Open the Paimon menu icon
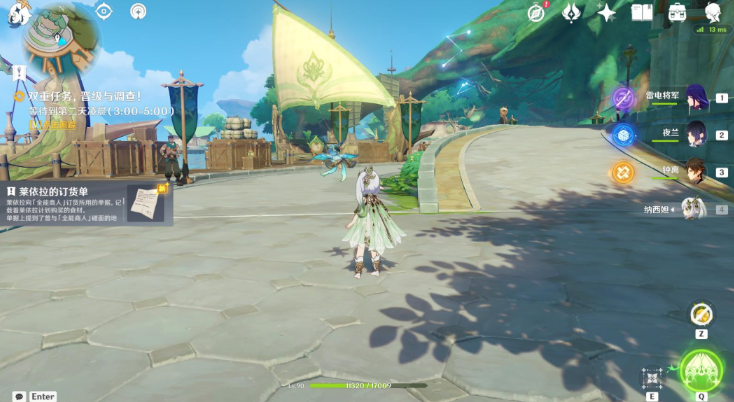Screen dimensions: 734x402 [17, 14]
